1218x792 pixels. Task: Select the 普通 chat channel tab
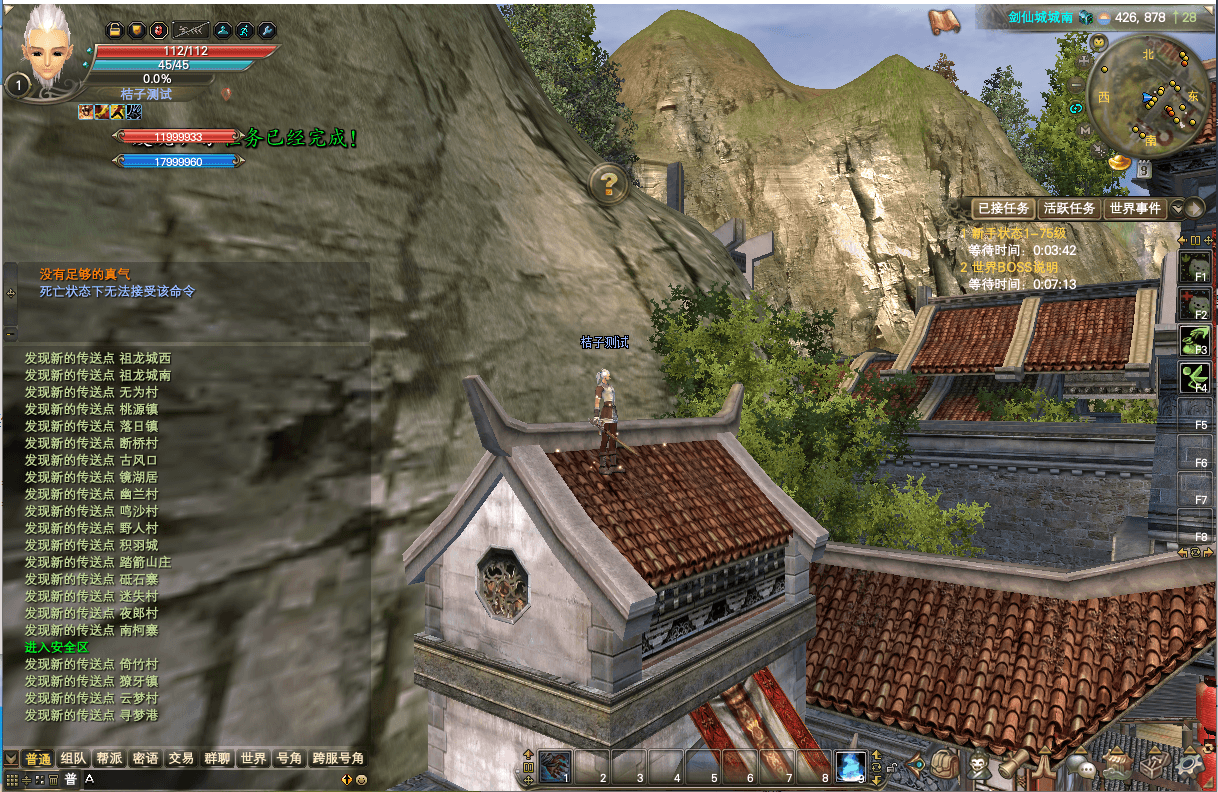pos(38,759)
